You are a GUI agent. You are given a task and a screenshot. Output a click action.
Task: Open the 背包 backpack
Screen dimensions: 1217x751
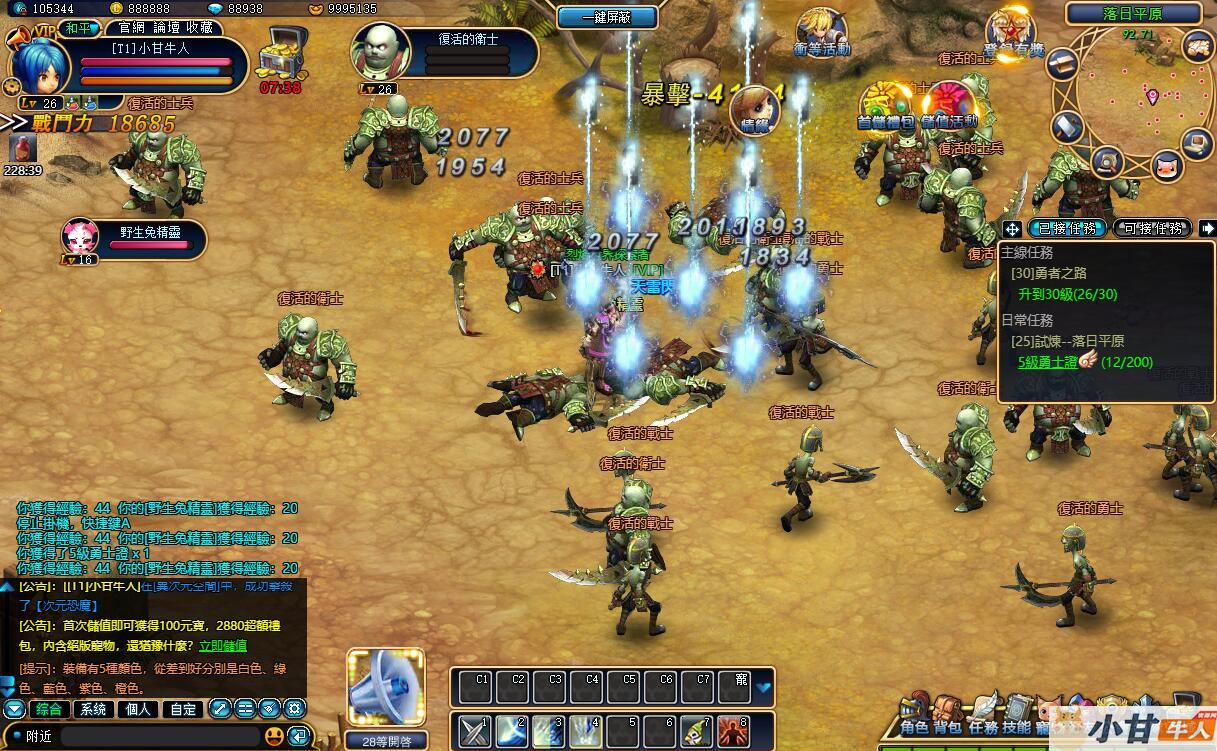point(948,714)
